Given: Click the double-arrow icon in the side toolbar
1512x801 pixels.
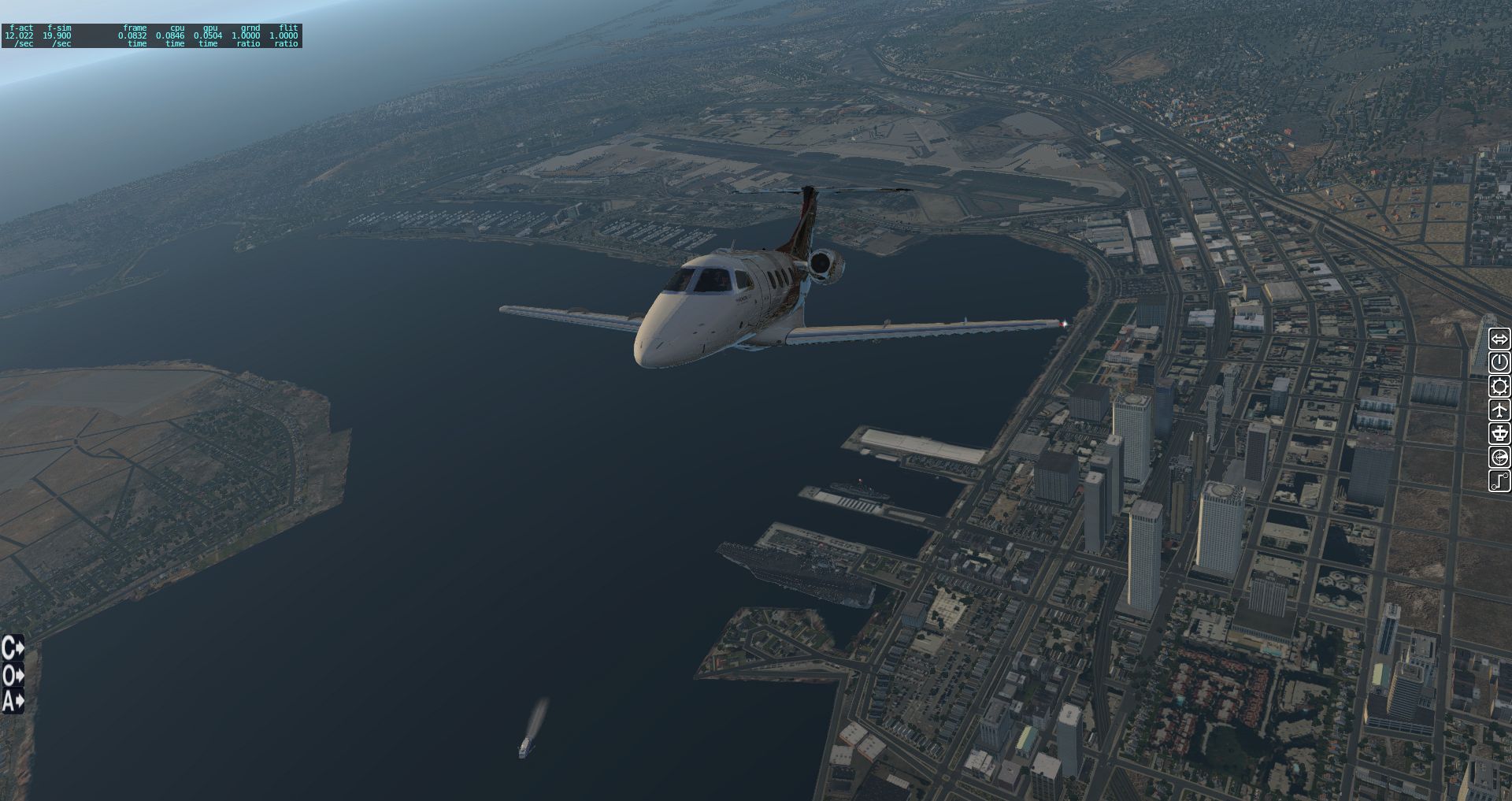Looking at the screenshot, I should [1499, 339].
